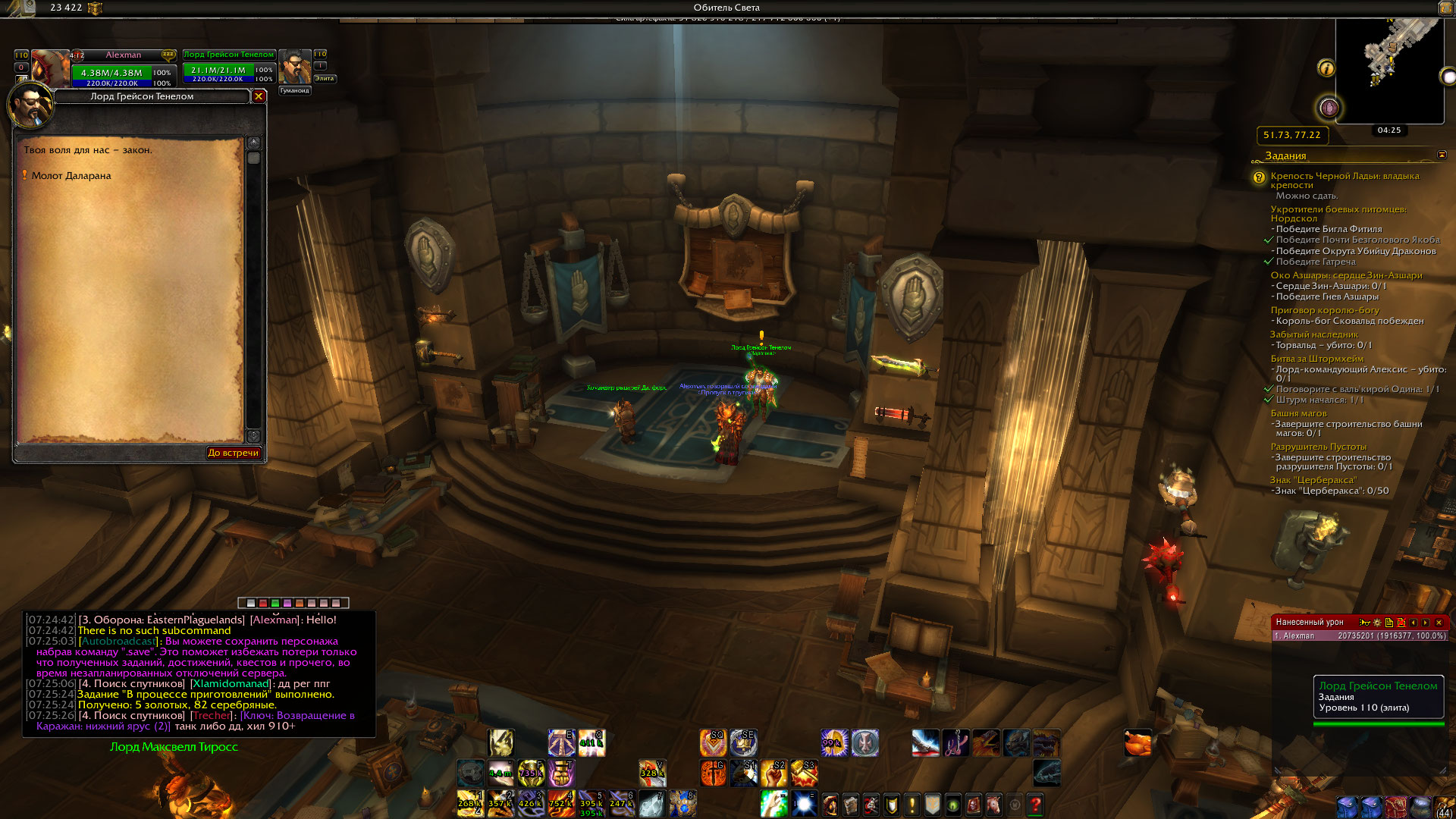Viewport: 1456px width, 819px height.
Task: Collapse the Задания quest tracker
Action: [x=1442, y=155]
